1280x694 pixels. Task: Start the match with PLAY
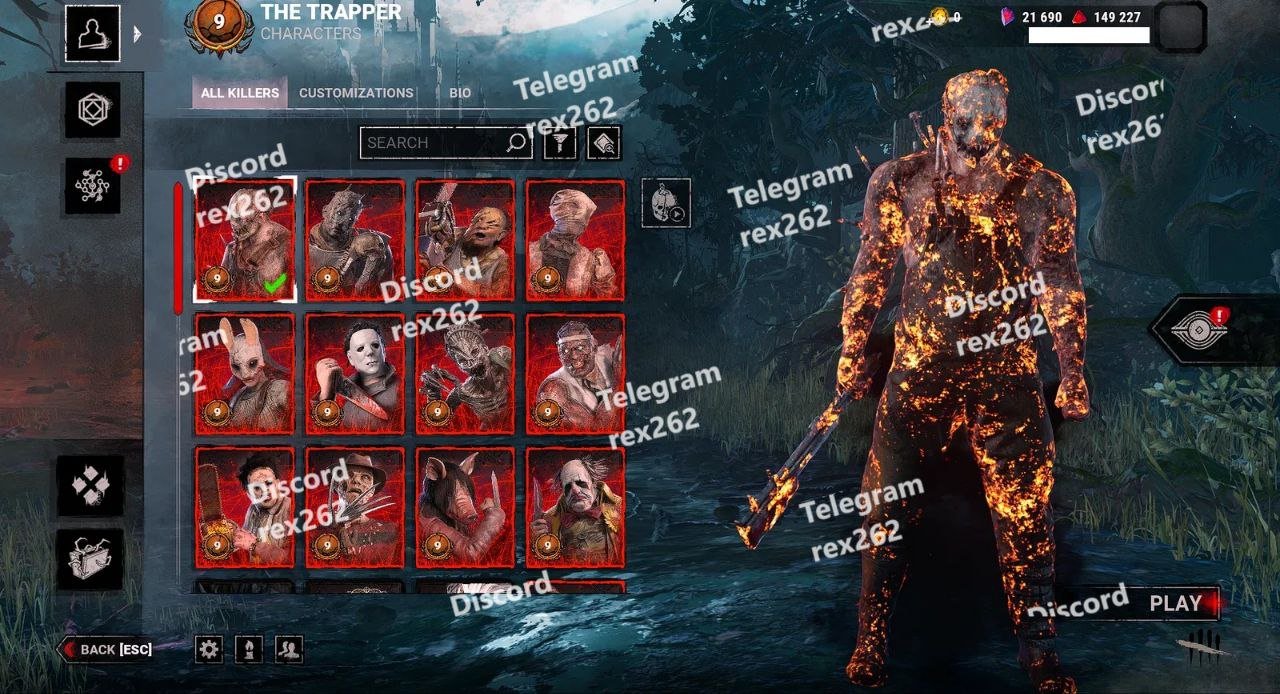coord(1175,603)
